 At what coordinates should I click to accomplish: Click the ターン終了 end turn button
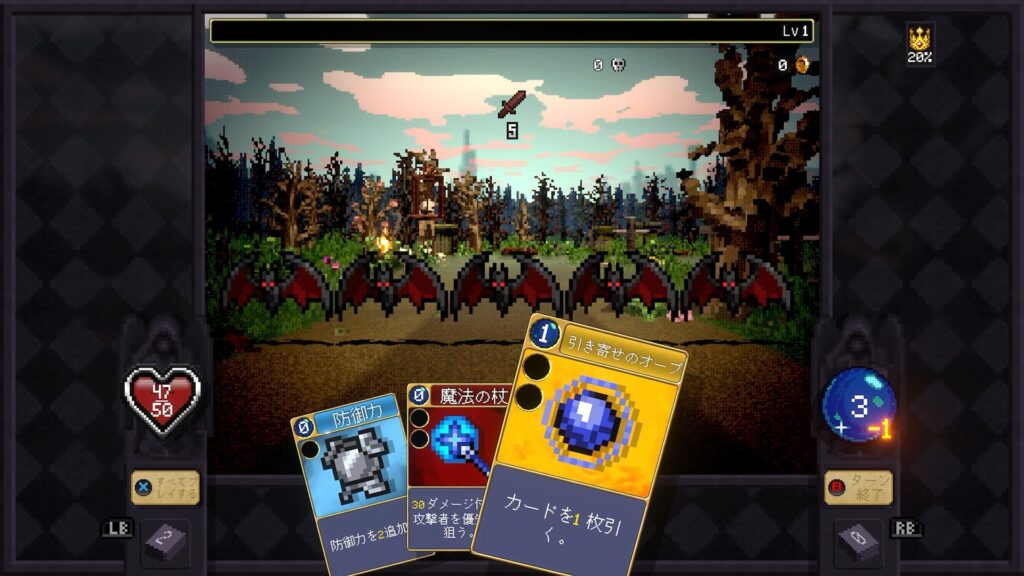858,488
